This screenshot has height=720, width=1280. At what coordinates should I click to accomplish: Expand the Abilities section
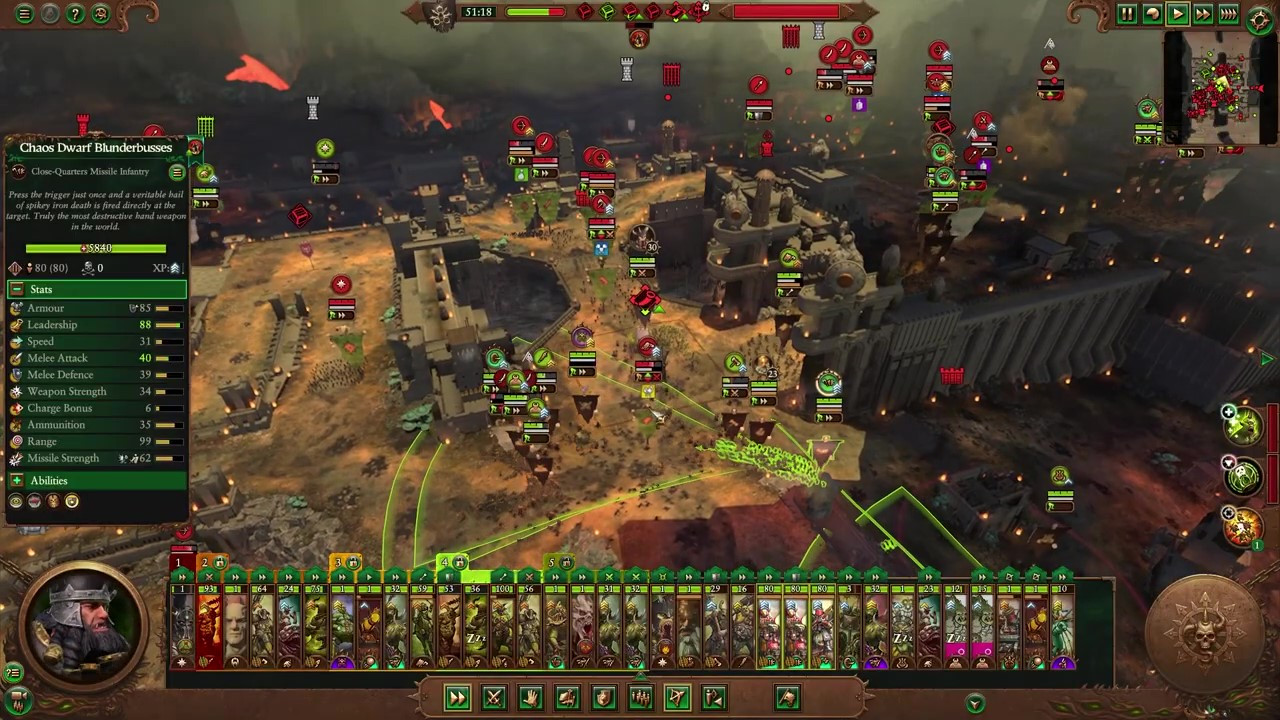pos(17,481)
